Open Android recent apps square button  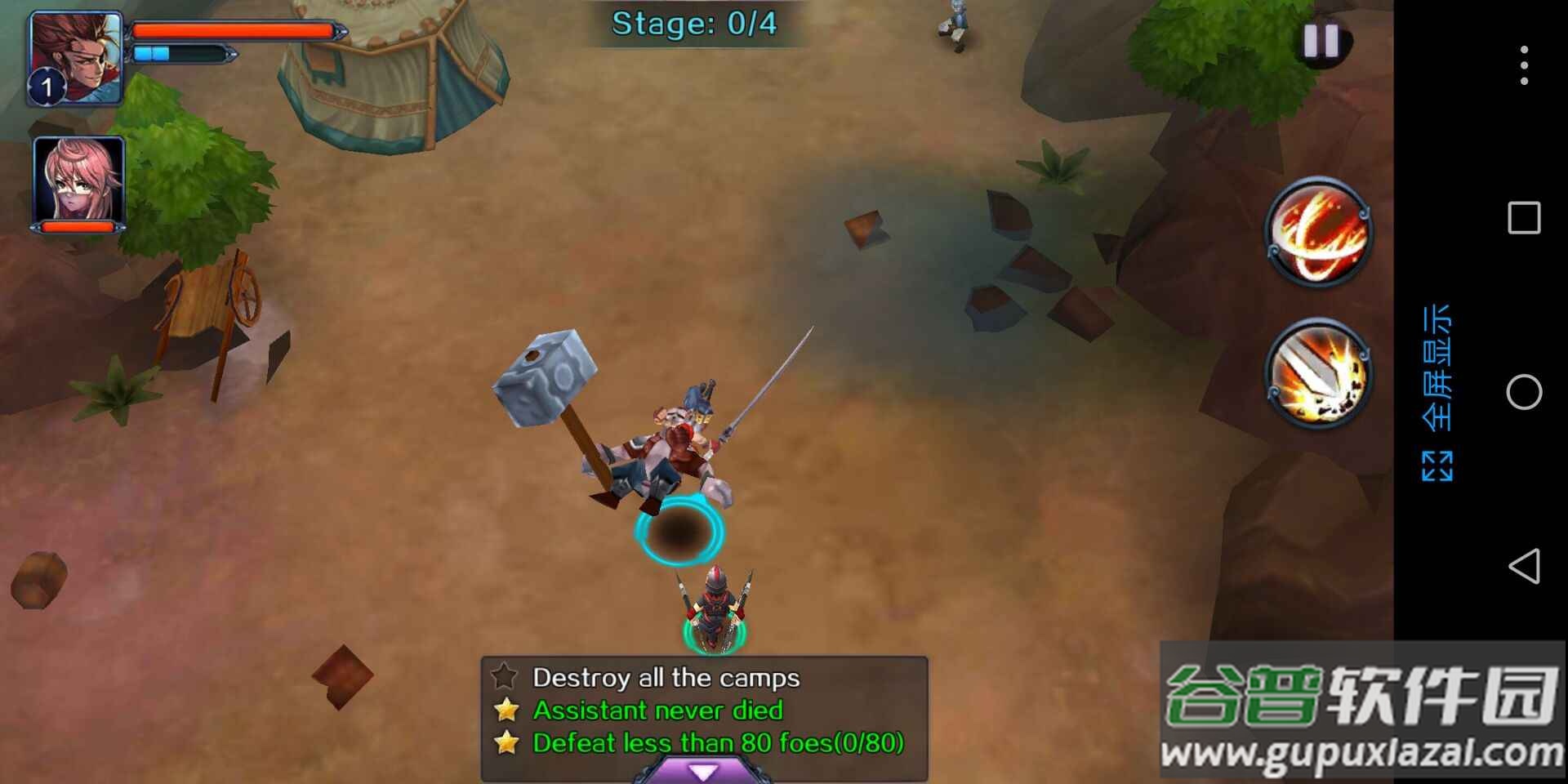(1524, 218)
